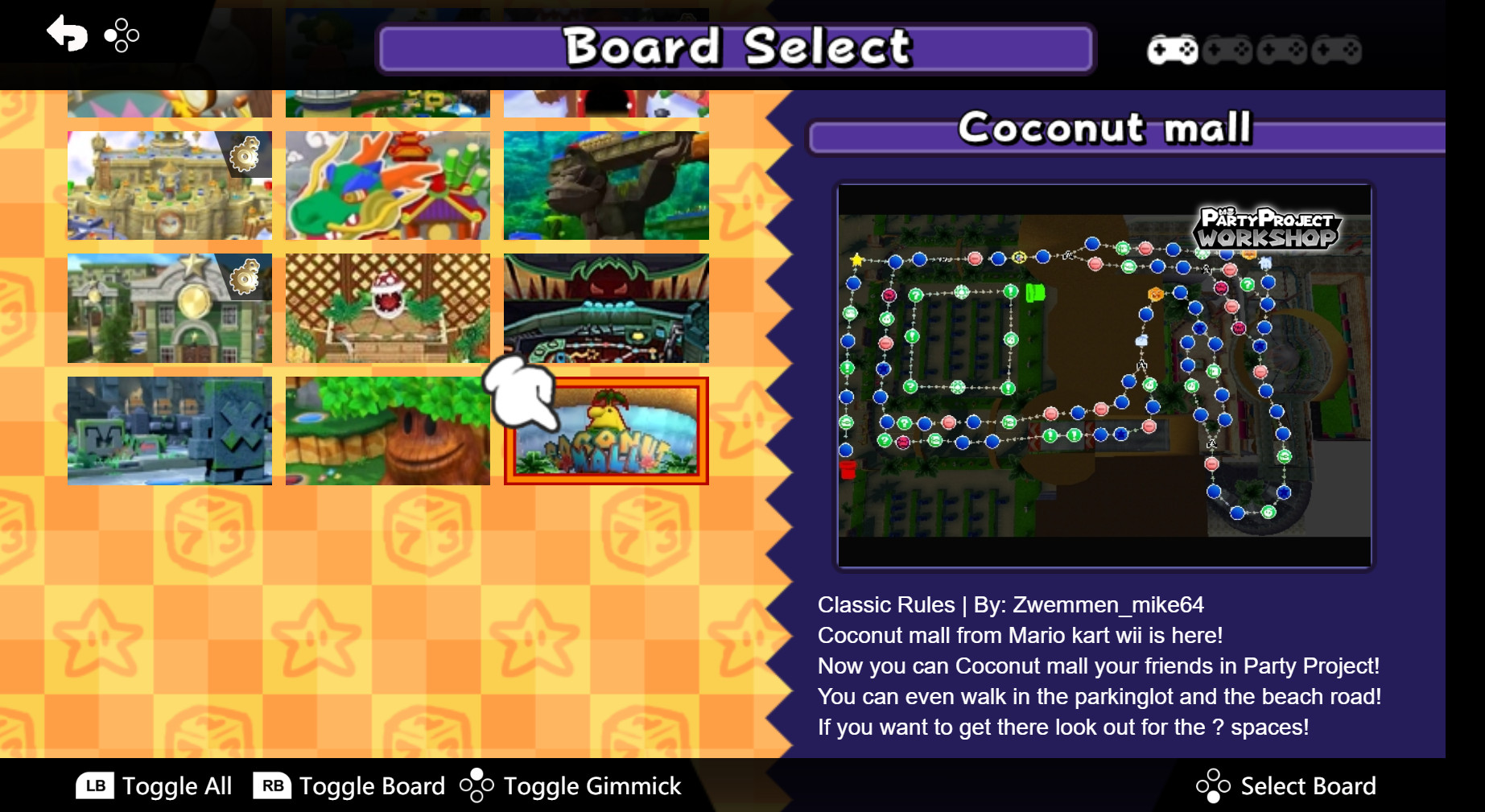
Task: Click the Zwemmen_mike64 author credit text
Action: point(1110,605)
